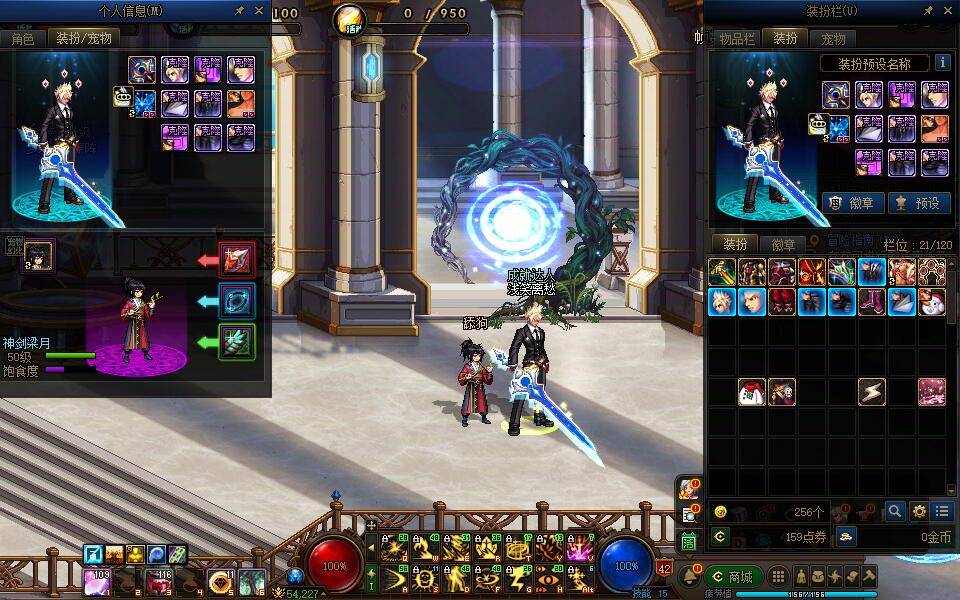This screenshot has width=960, height=600.
Task: Close the 装扮栏 avatar inventory window
Action: pyautogui.click(x=947, y=11)
